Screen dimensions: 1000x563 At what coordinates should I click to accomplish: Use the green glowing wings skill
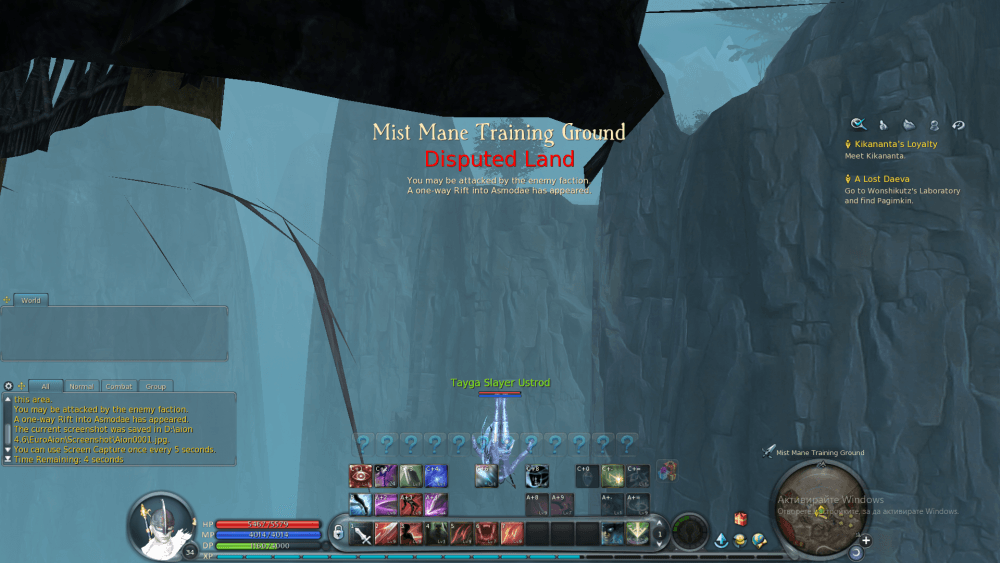pyautogui.click(x=637, y=532)
